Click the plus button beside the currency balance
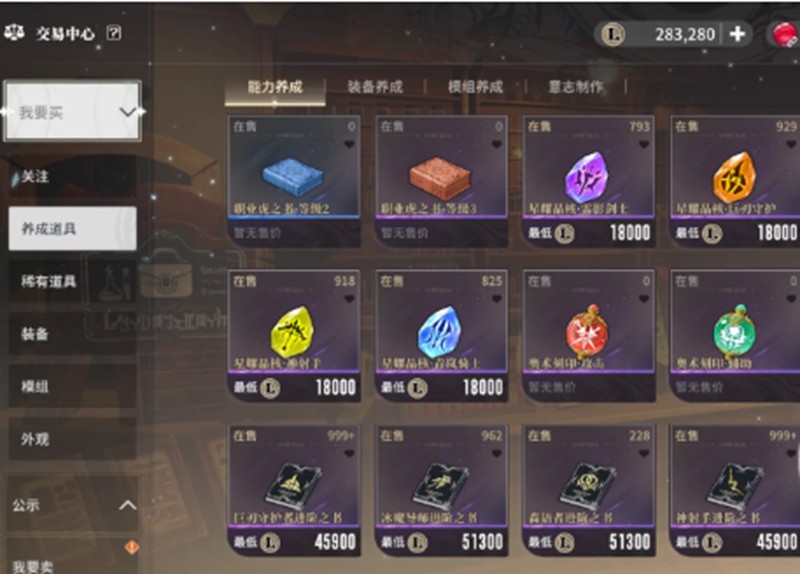 click(x=738, y=34)
